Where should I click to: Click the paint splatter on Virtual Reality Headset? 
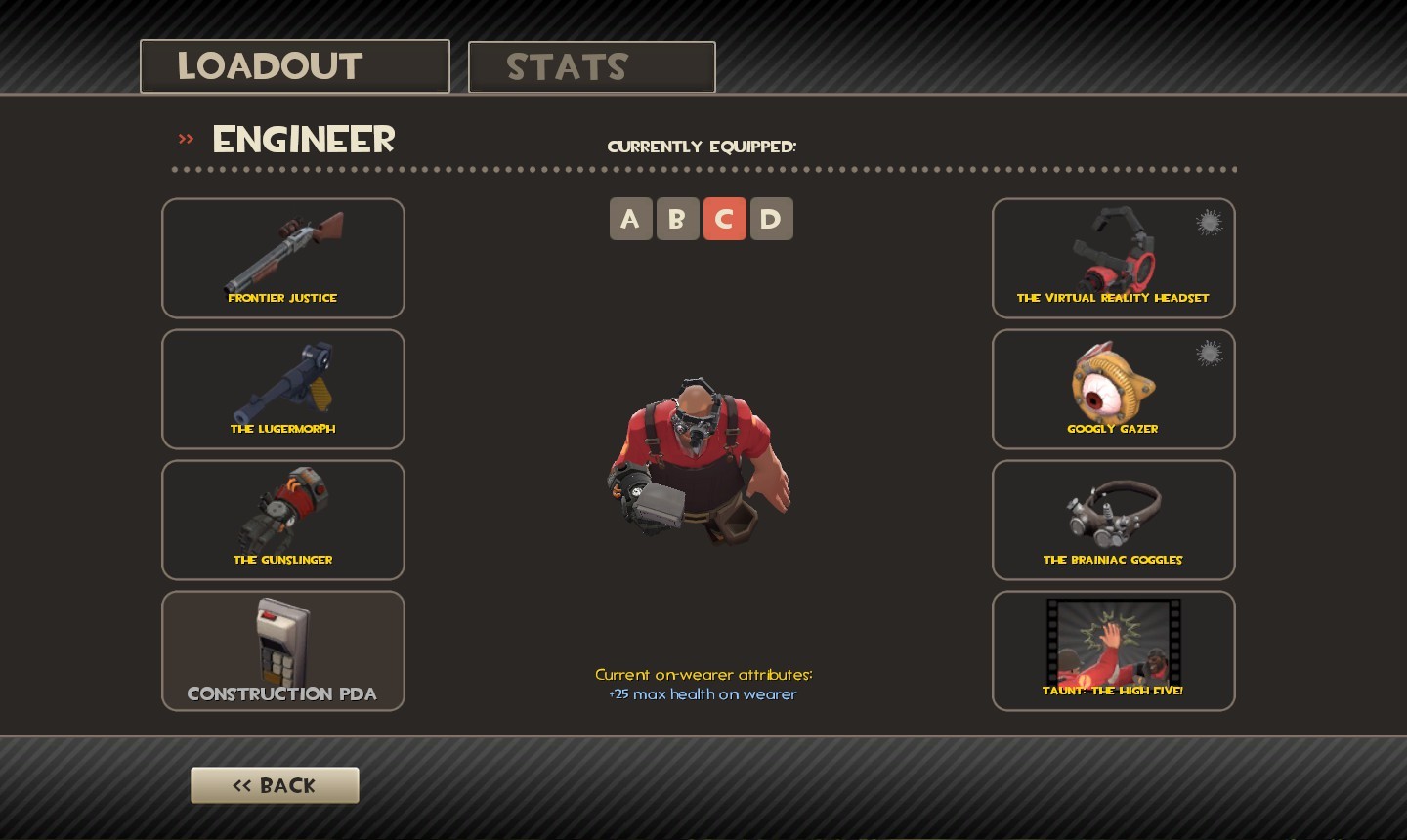pyautogui.click(x=1209, y=224)
